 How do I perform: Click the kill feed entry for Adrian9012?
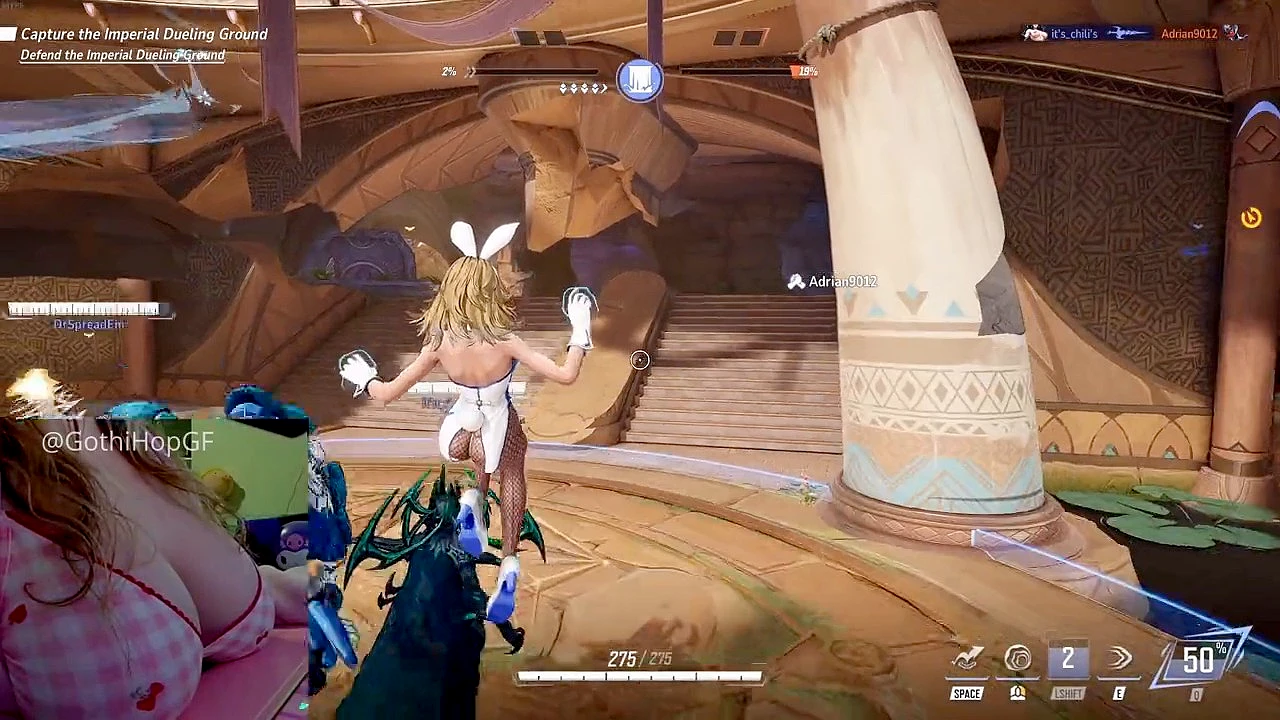tap(1133, 34)
